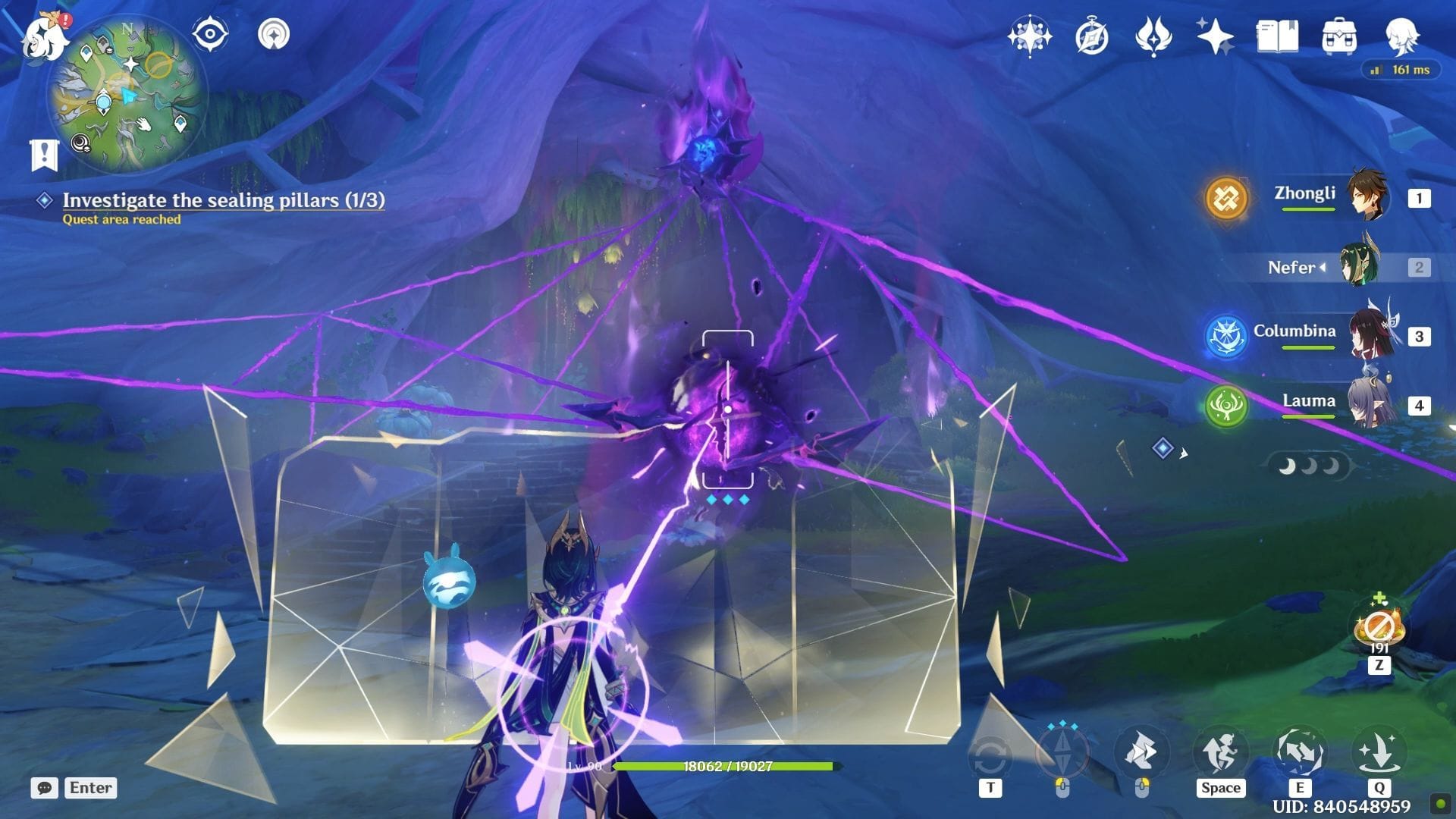This screenshot has height=819, width=1456.
Task: Open the Battle Pass wings icon
Action: point(1153,36)
